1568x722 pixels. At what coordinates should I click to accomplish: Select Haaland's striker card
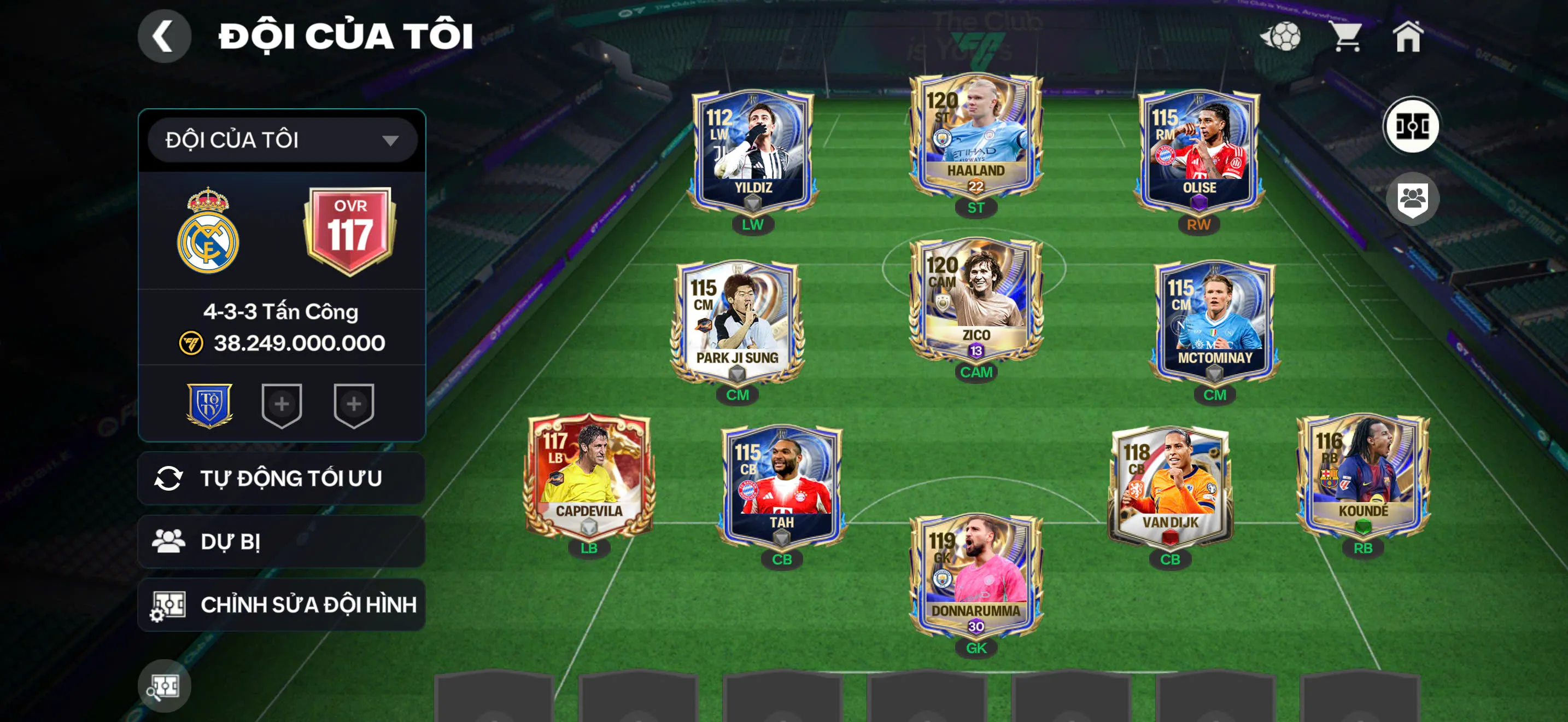[975, 137]
